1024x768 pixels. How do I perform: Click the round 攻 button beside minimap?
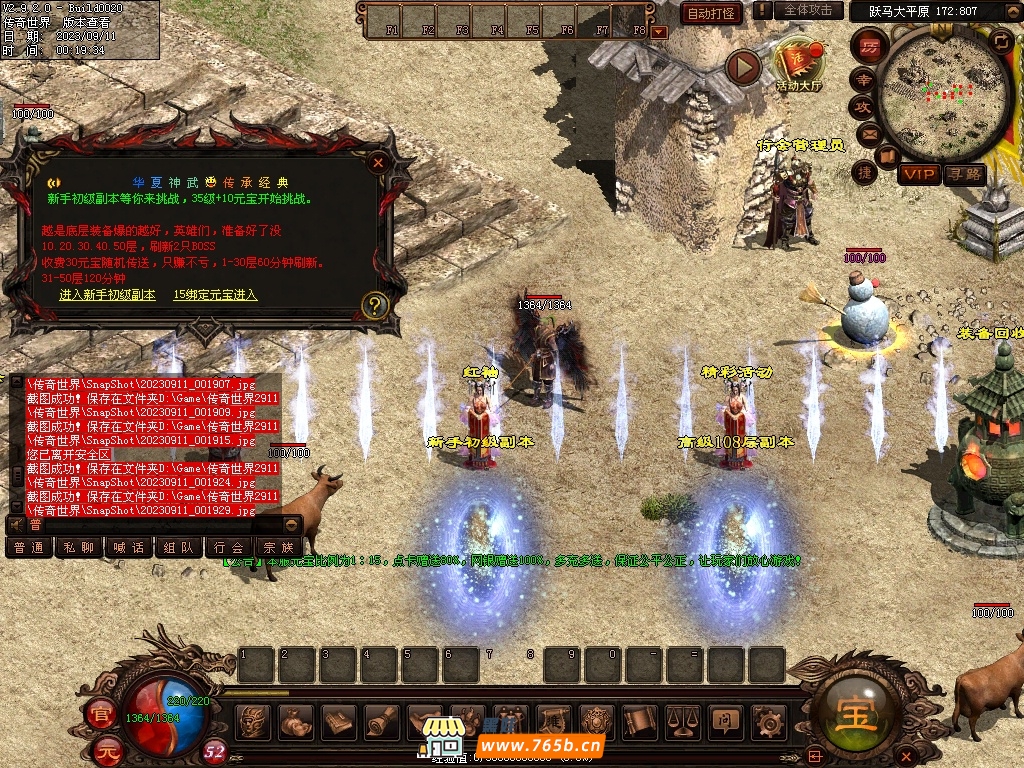[x=862, y=106]
